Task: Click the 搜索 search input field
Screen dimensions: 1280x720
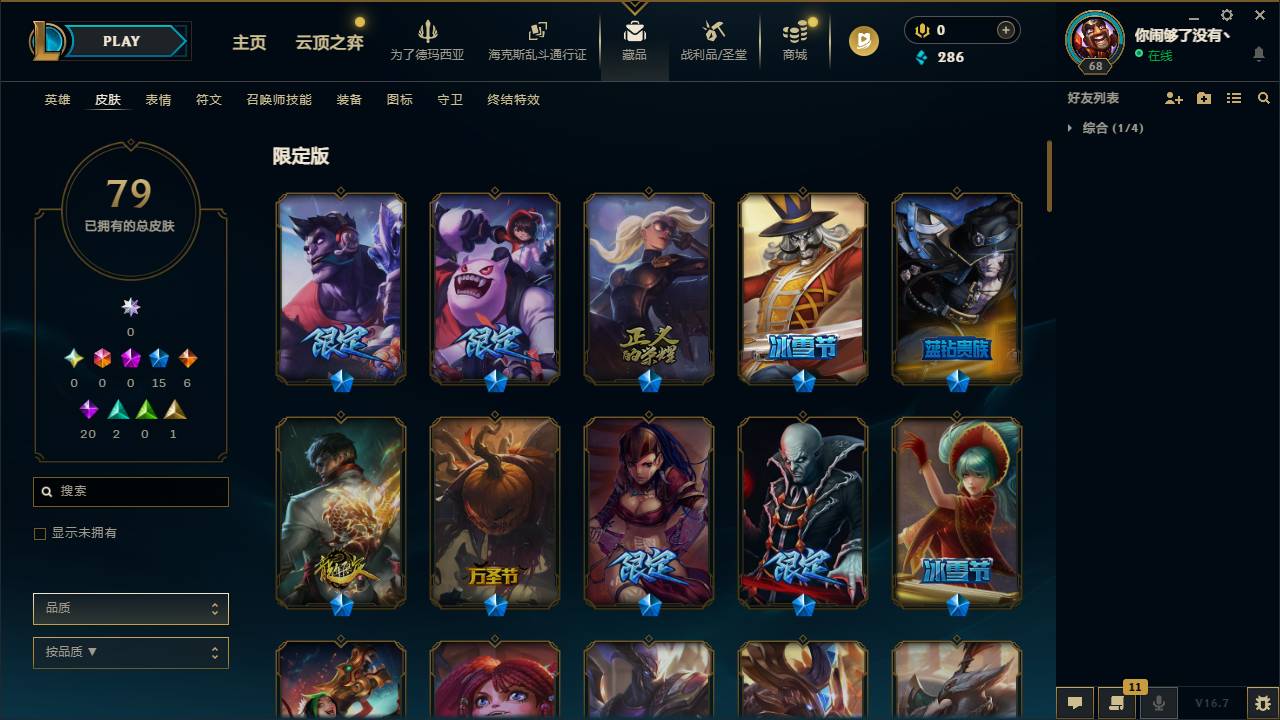Action: (x=130, y=491)
